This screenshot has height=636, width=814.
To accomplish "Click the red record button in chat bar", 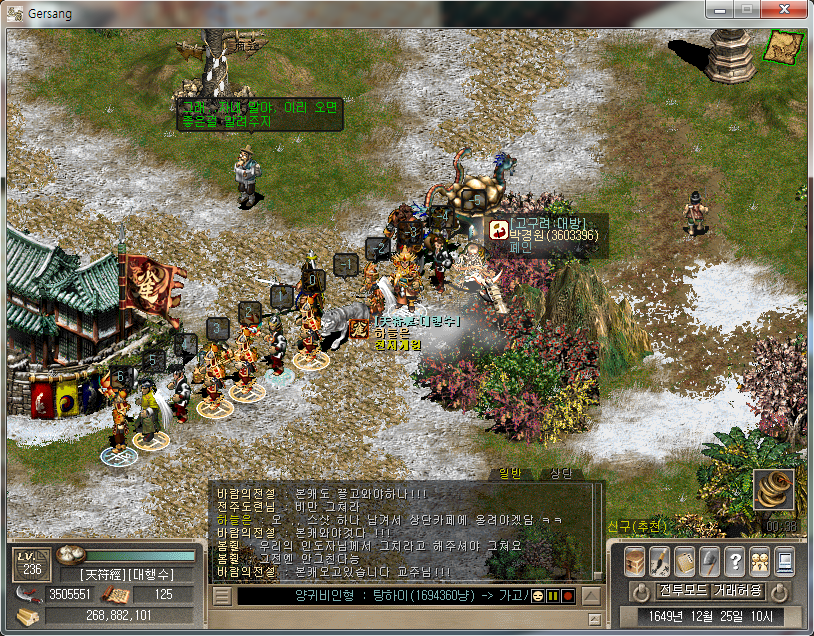I will [567, 597].
